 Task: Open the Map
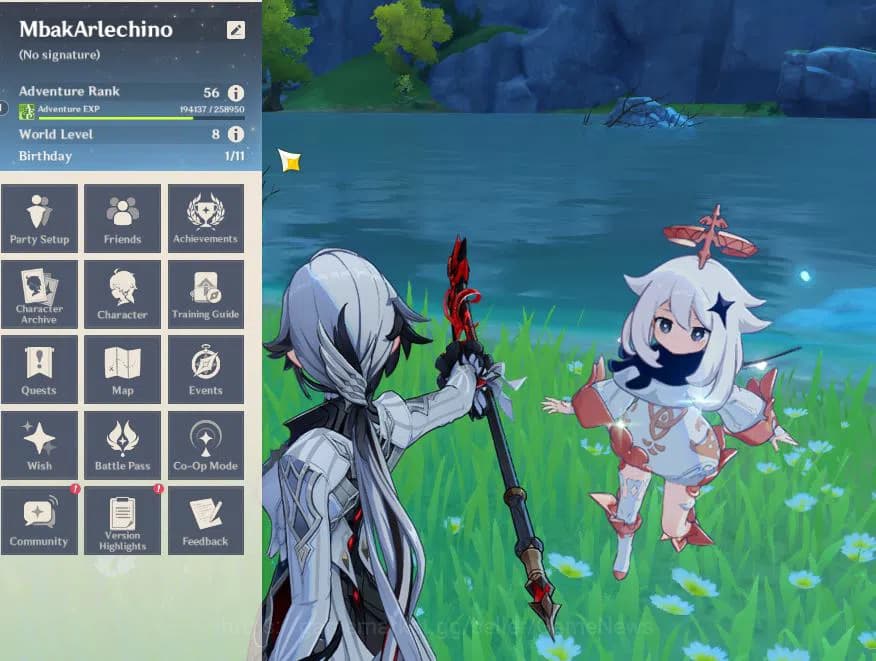(122, 369)
